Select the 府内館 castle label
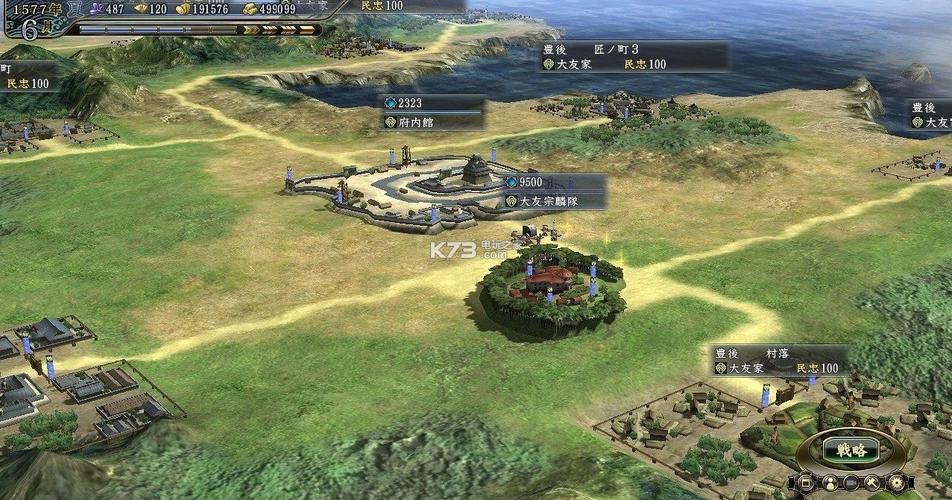The width and height of the screenshot is (952, 500). click(432, 122)
